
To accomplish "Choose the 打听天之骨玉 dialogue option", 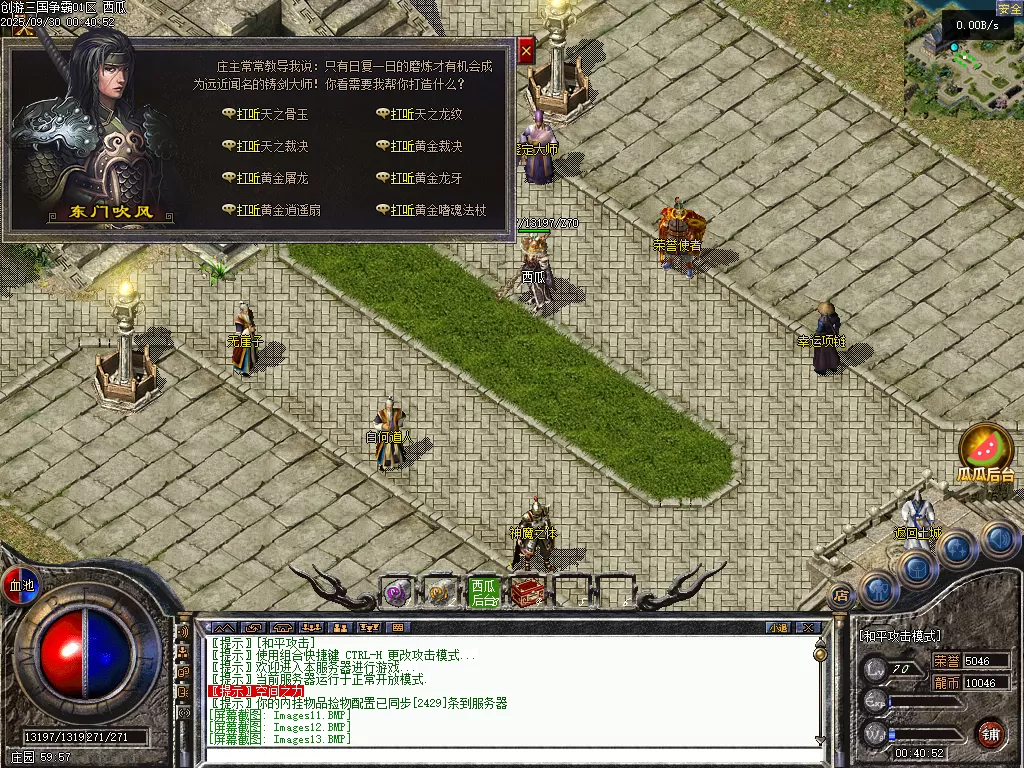I will (272, 115).
